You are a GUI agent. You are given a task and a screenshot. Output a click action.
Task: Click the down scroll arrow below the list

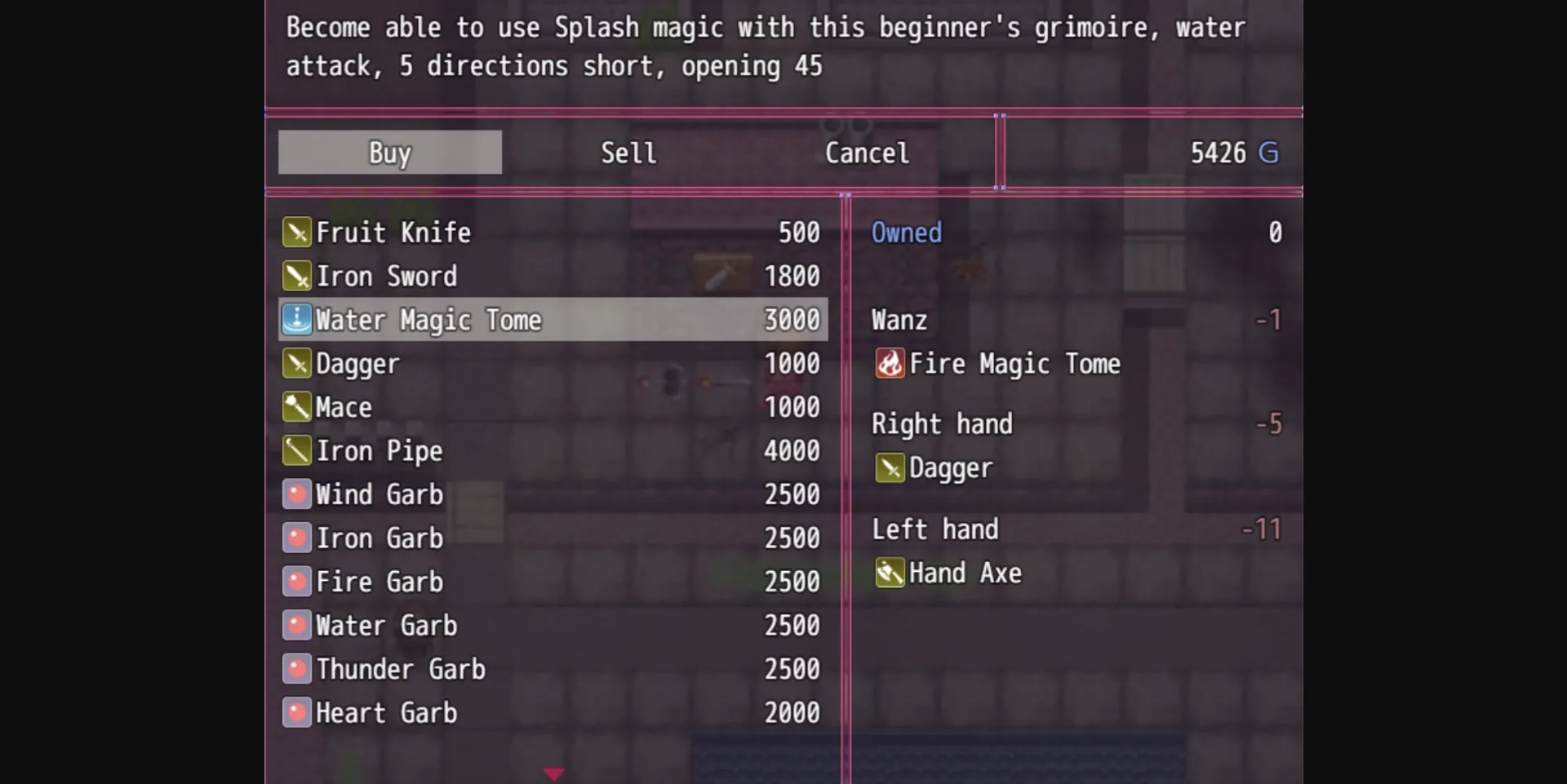[x=554, y=773]
